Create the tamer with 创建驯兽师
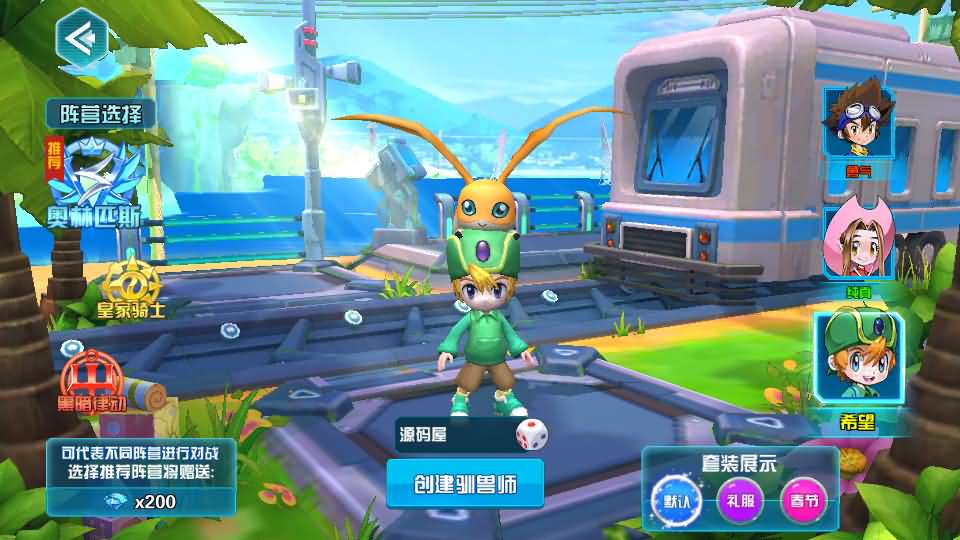 (x=465, y=484)
